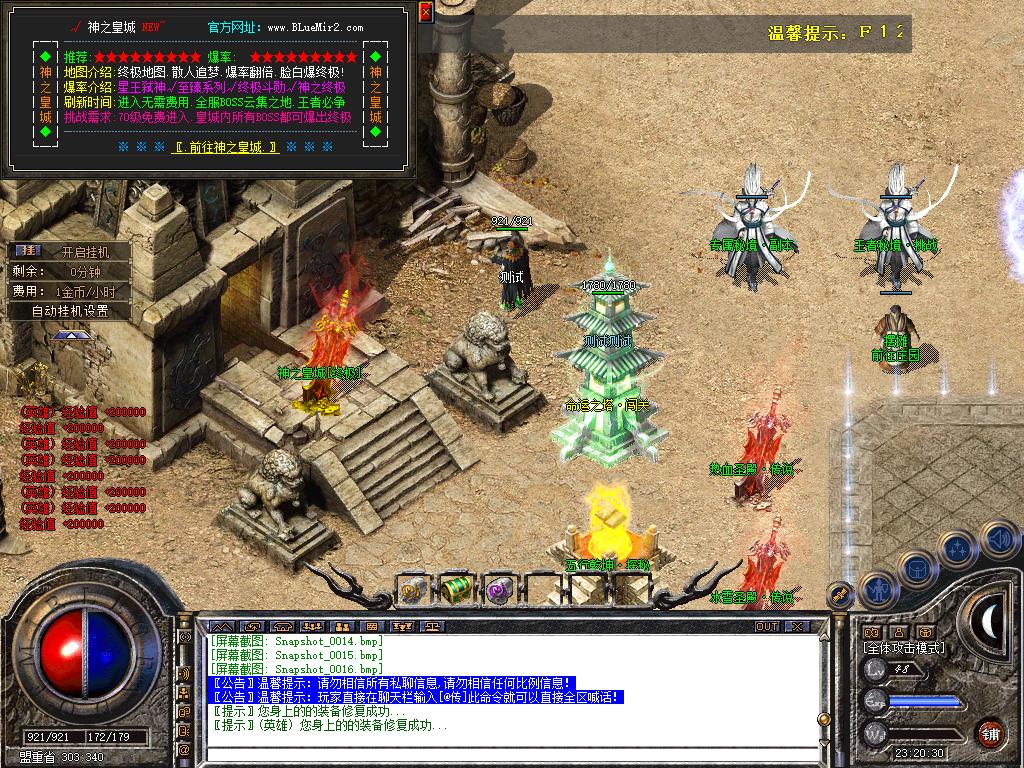Close the chat panel with X button
The image size is (1024, 768).
796,627
